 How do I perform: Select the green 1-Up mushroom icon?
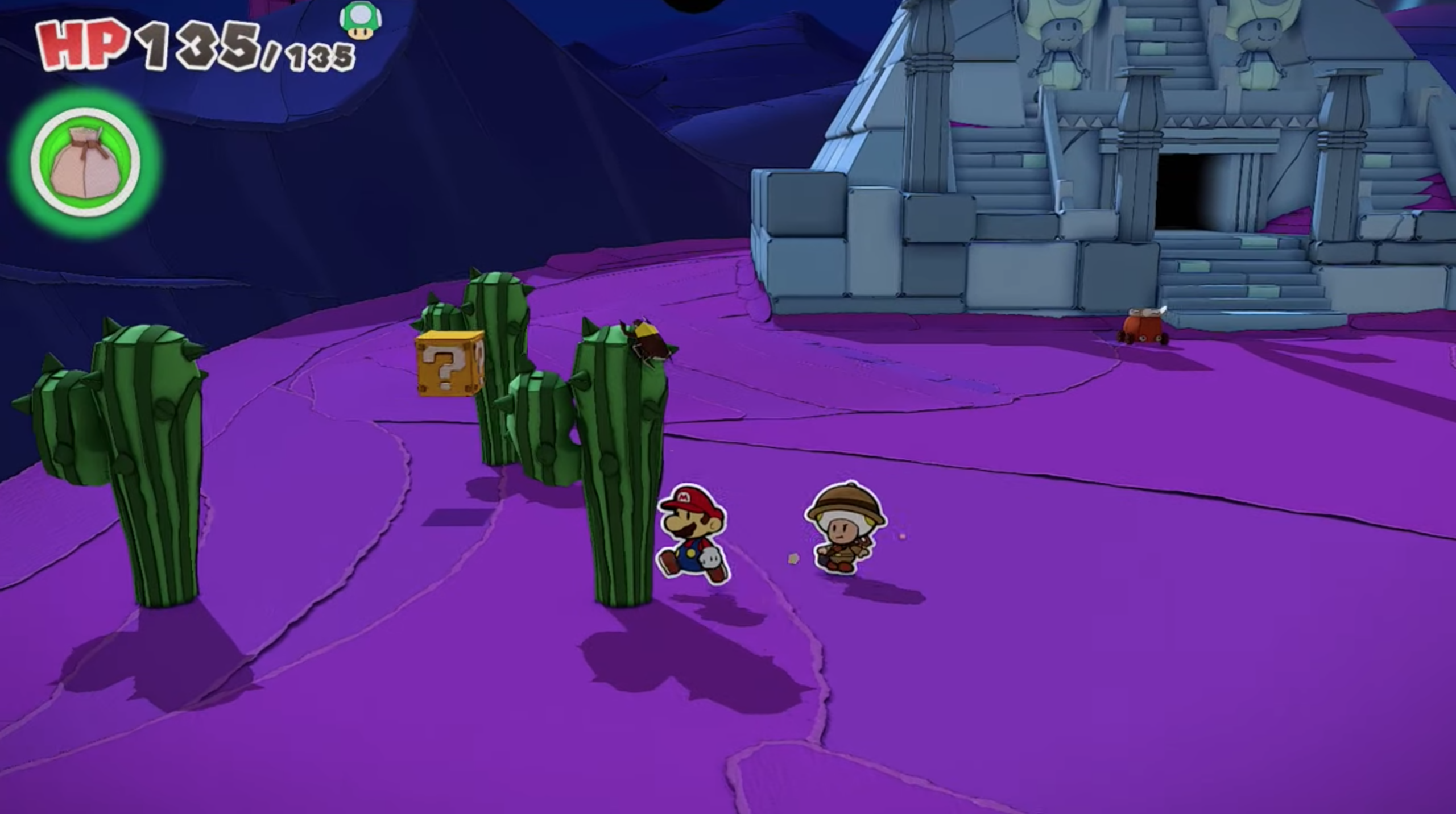(x=360, y=22)
